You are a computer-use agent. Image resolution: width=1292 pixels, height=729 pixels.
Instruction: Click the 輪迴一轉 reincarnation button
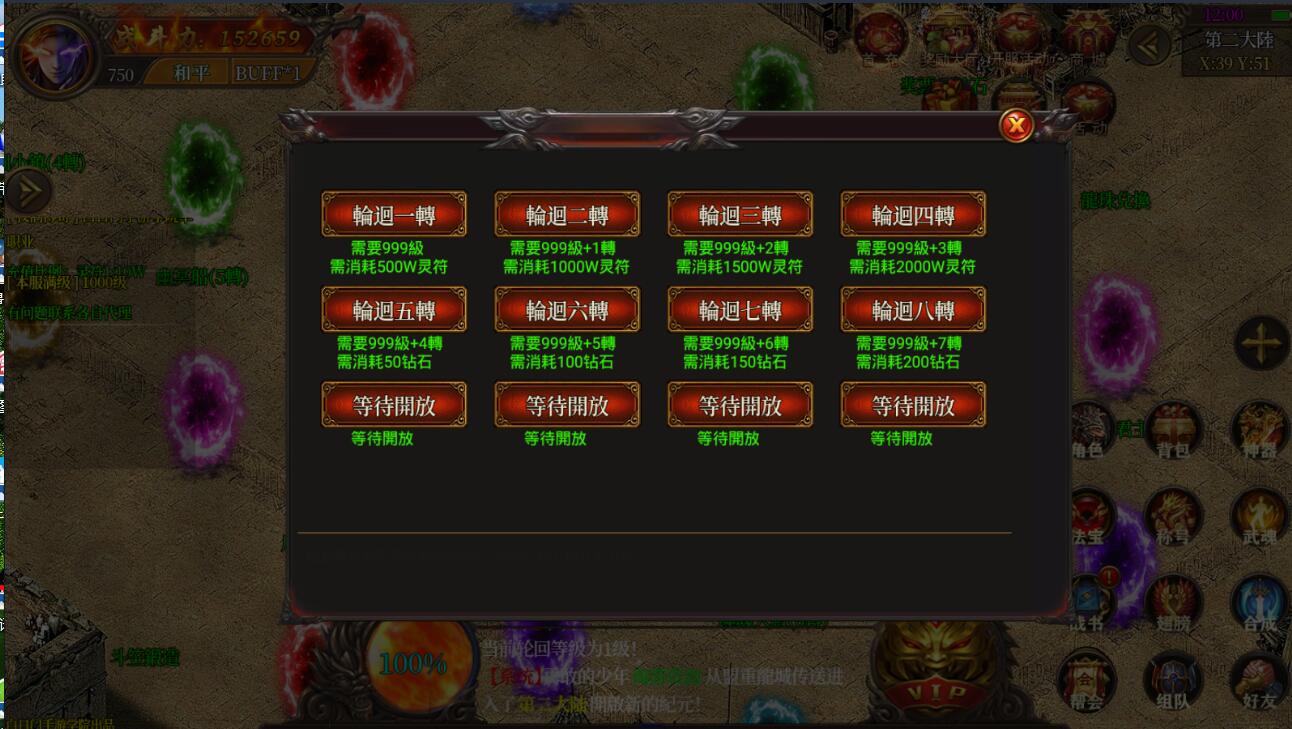point(393,213)
